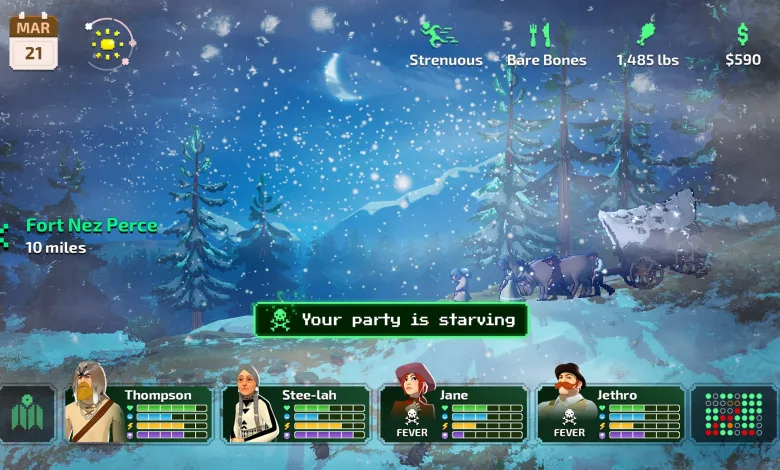Screen dimensions: 780x470
Task: Select Stee-lah's party member card
Action: pos(296,414)
